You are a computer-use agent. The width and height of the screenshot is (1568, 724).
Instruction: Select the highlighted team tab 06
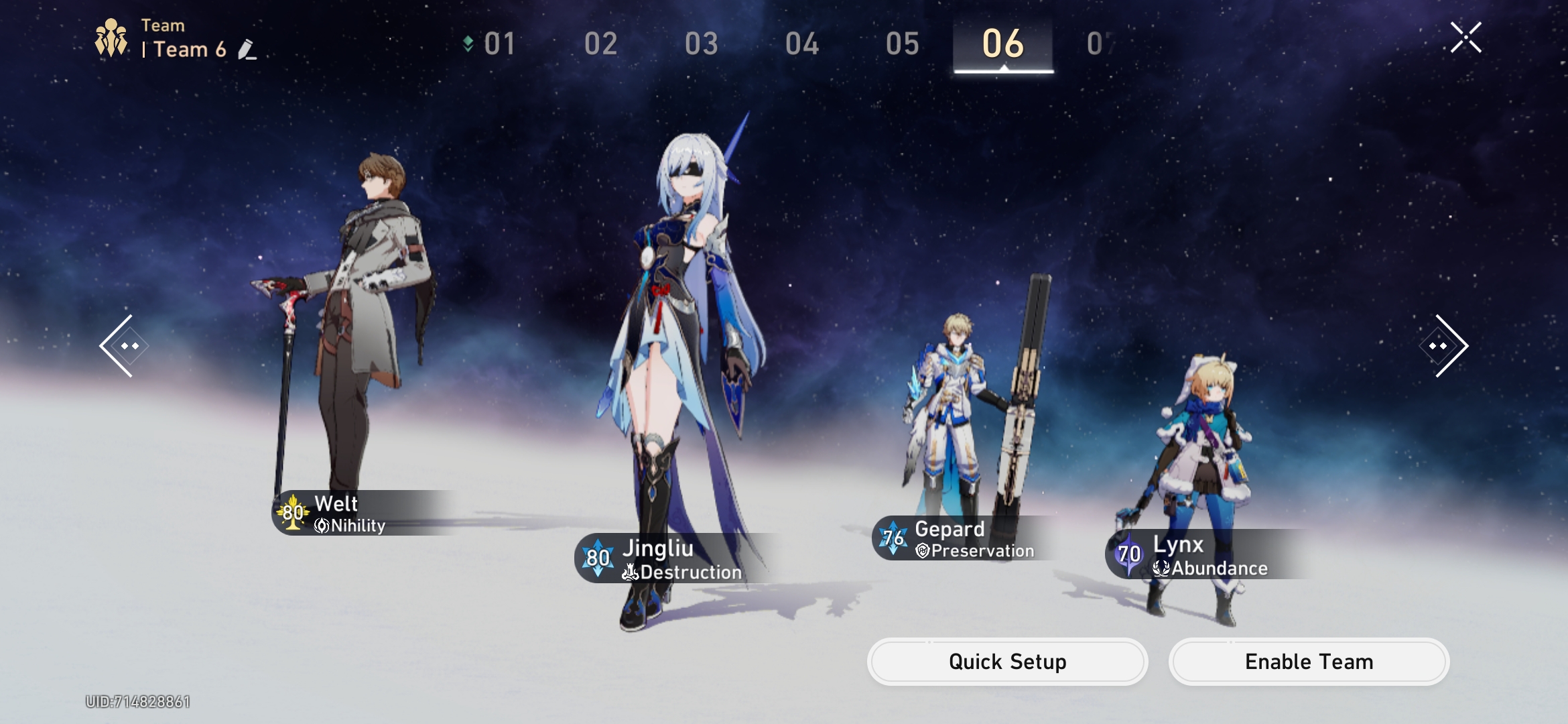(1003, 44)
